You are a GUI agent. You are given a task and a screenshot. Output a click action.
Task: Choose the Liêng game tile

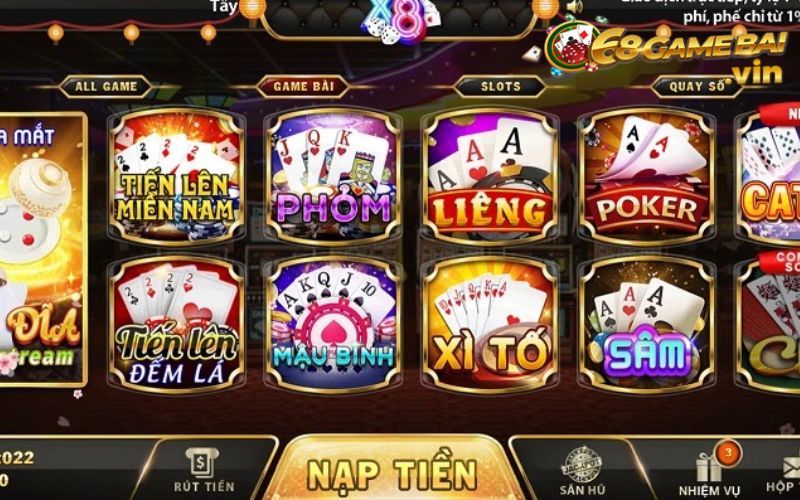point(489,176)
